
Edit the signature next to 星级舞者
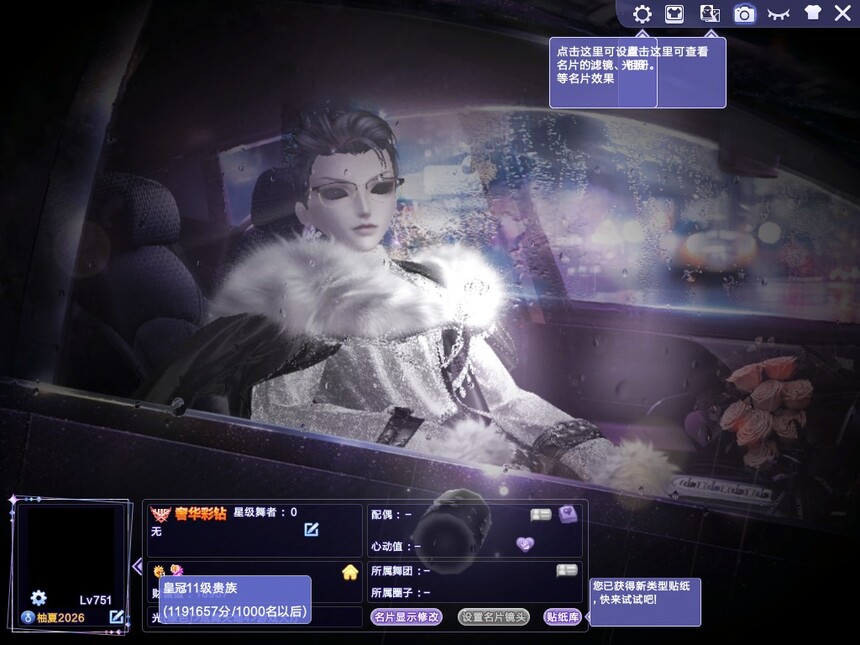(x=311, y=529)
